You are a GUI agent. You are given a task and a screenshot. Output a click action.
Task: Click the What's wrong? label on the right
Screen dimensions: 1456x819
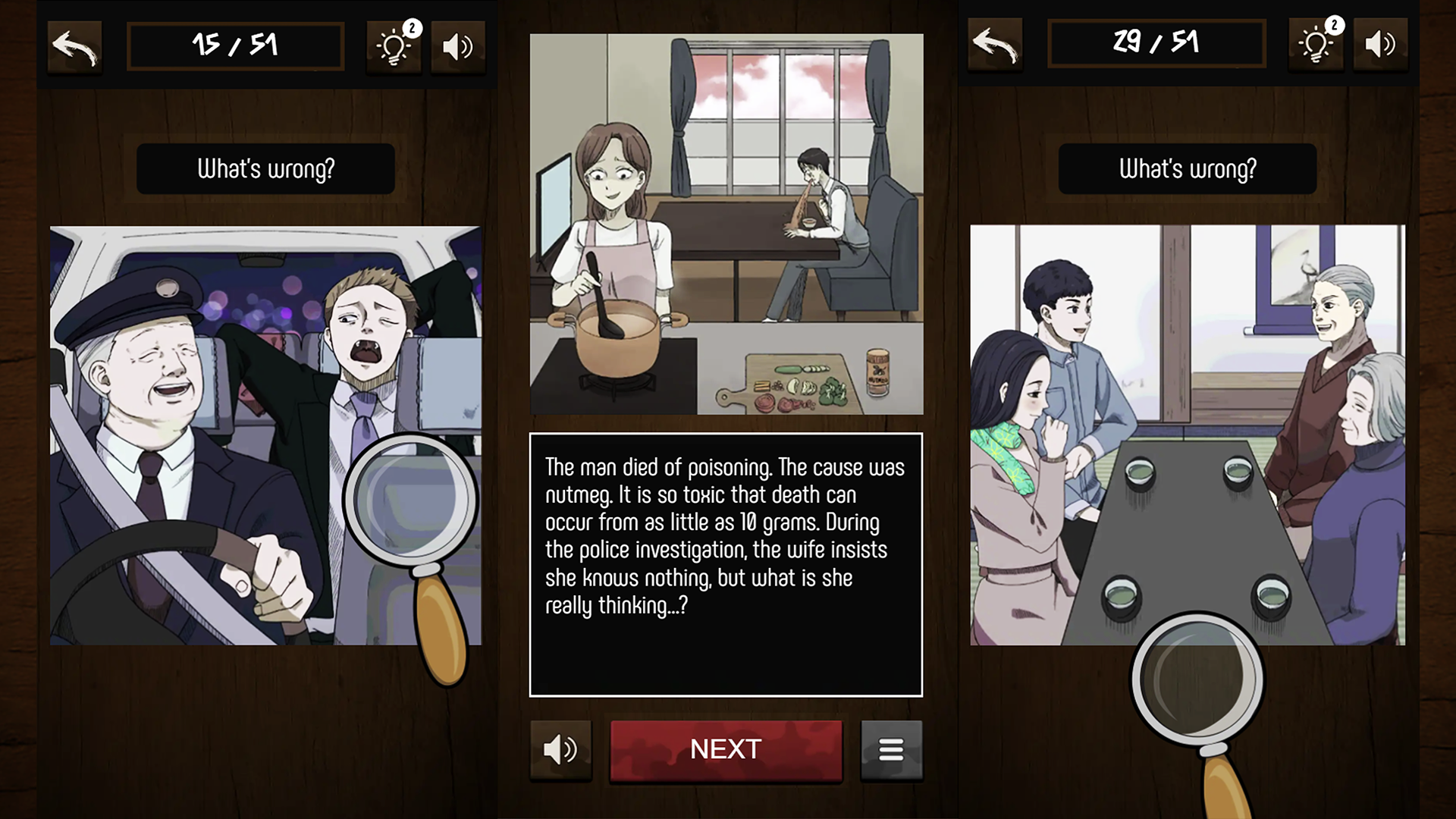(1188, 168)
